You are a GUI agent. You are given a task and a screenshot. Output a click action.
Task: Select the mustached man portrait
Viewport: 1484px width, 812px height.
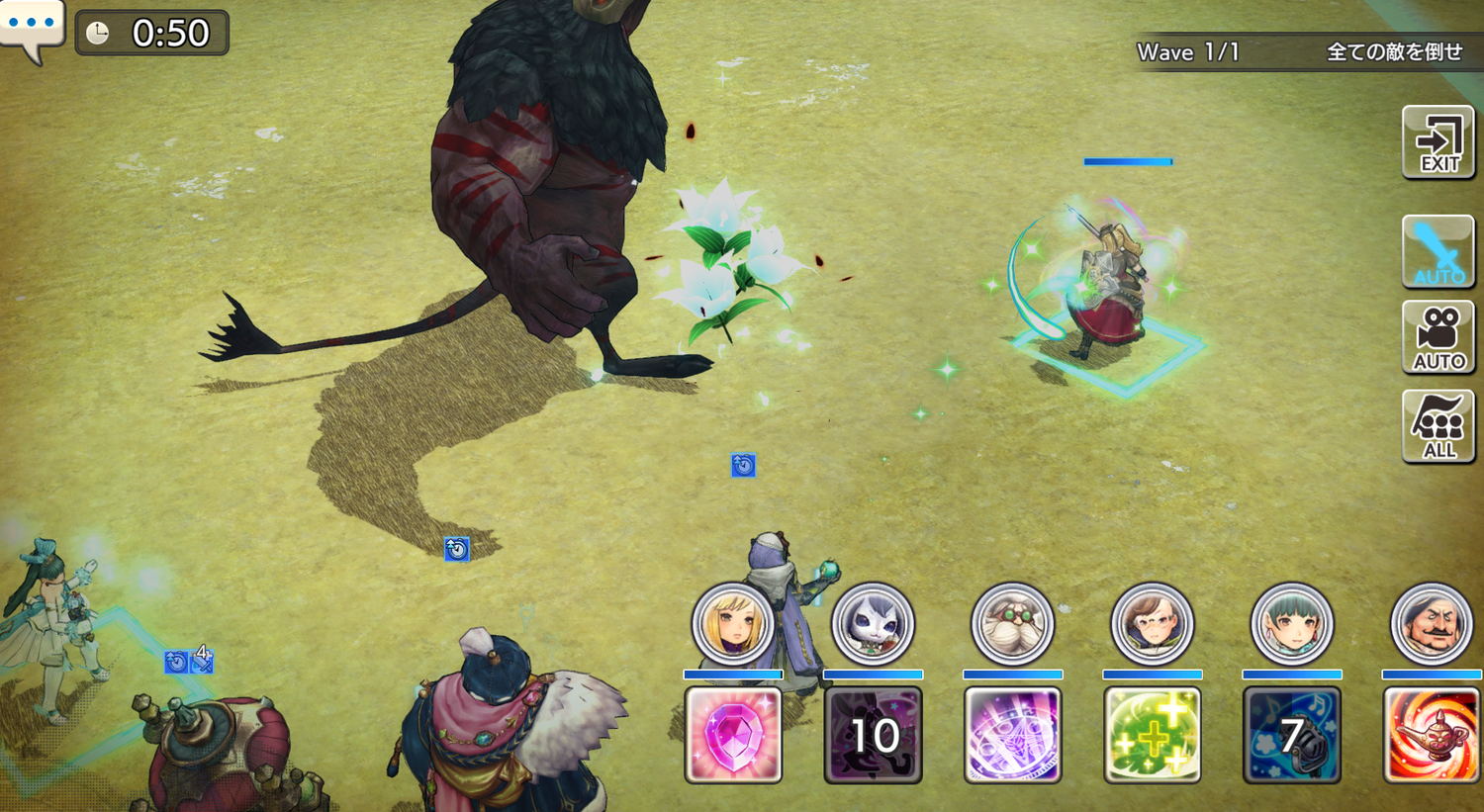point(1432,624)
